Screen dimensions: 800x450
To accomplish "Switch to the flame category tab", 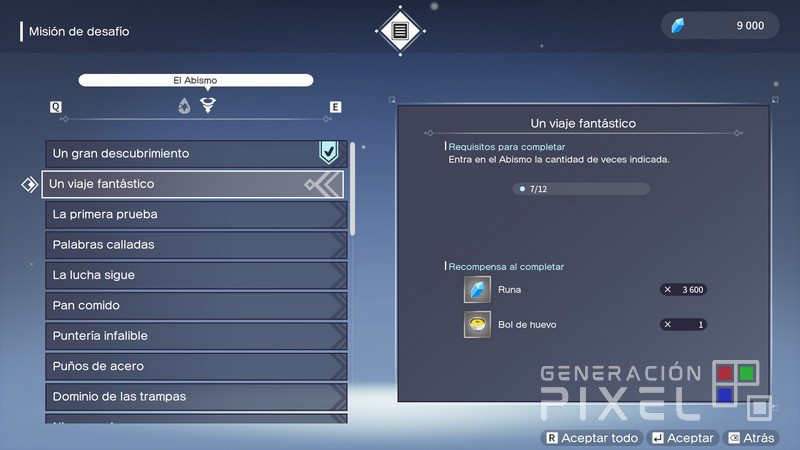I will click(x=184, y=106).
